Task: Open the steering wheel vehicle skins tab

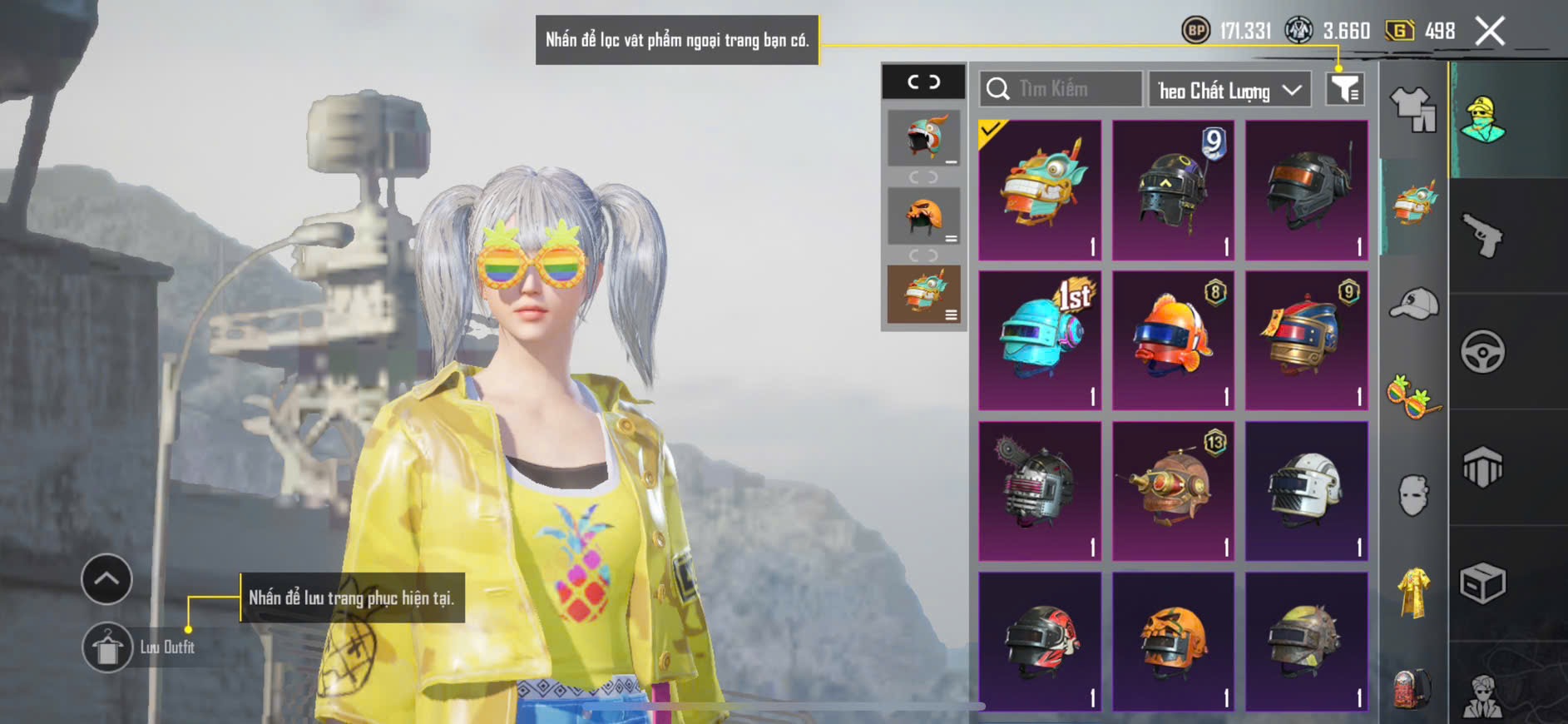Action: click(1483, 351)
